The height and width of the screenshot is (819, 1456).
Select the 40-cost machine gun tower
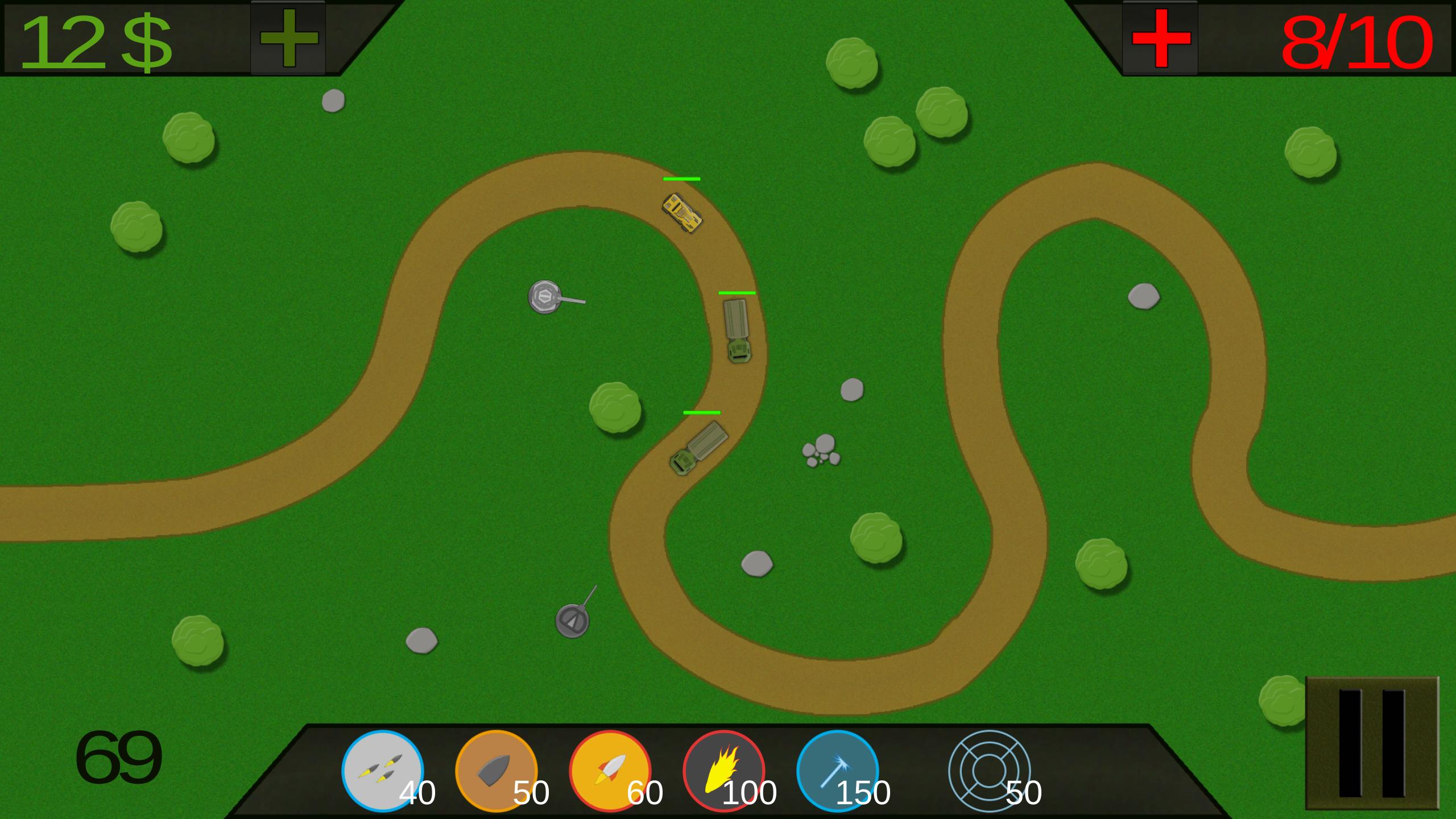(x=382, y=771)
